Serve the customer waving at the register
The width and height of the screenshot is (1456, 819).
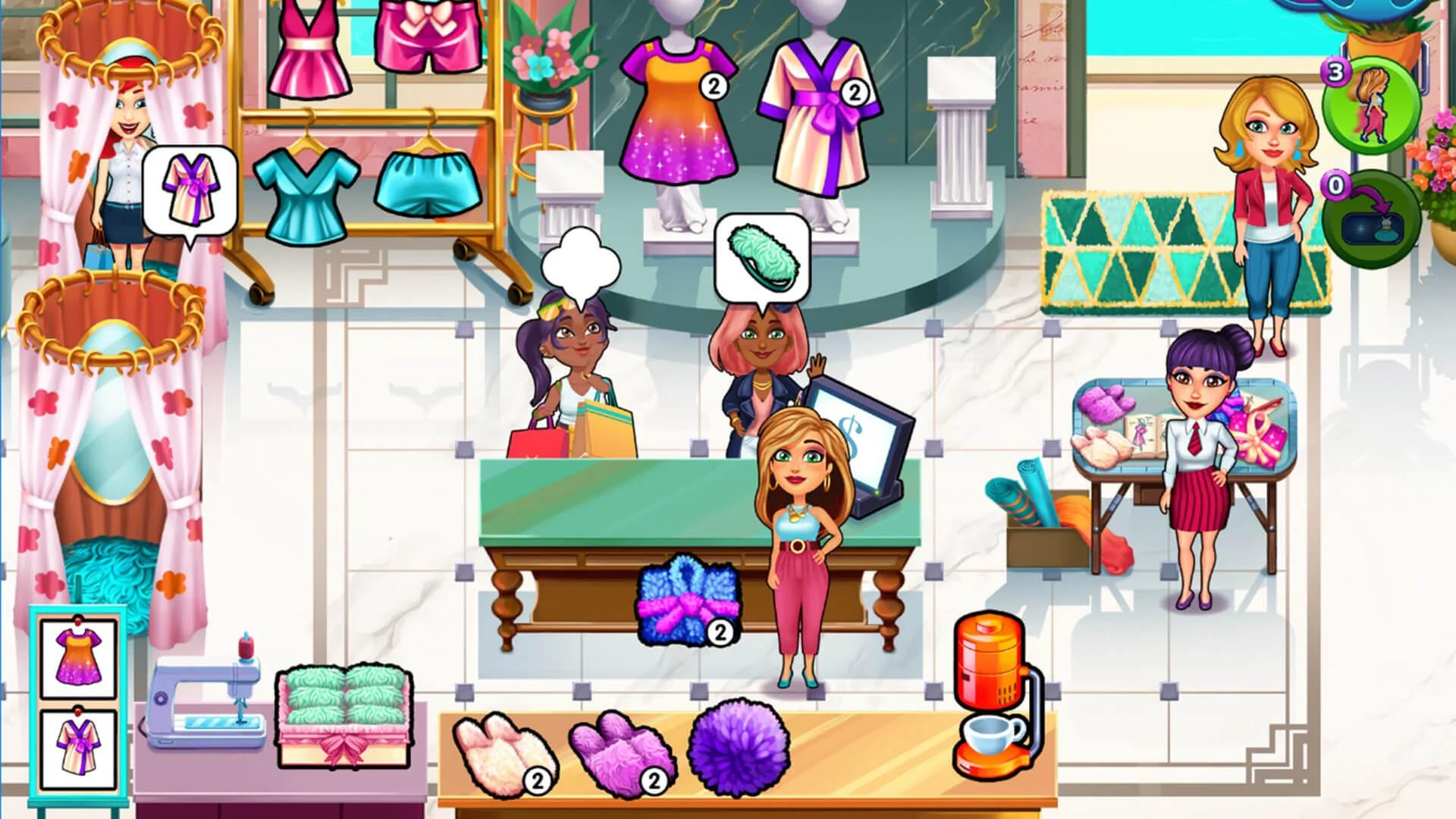coord(758,372)
